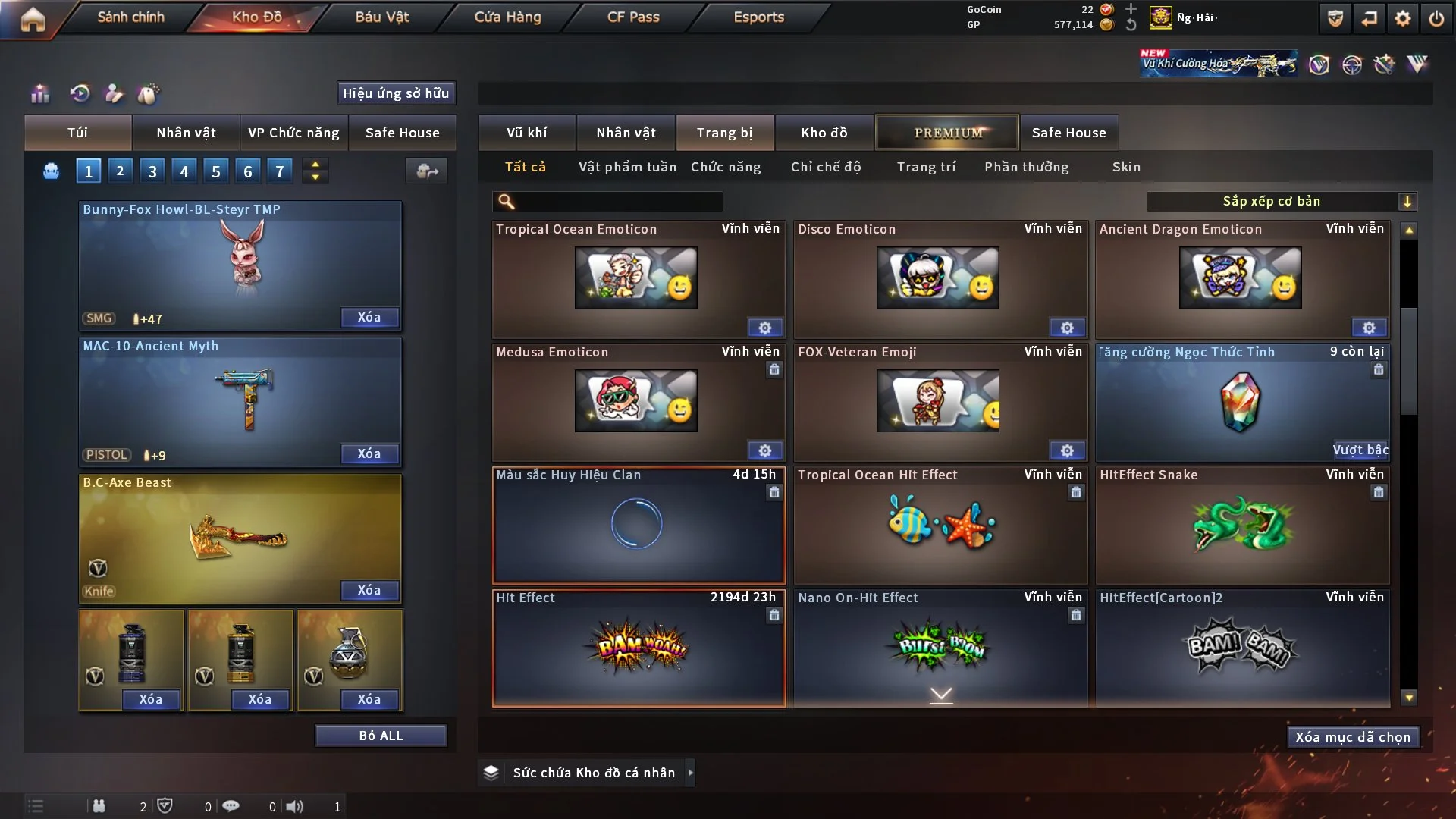Select the HitEffect Snake item
1456x819 pixels.
pos(1242,526)
